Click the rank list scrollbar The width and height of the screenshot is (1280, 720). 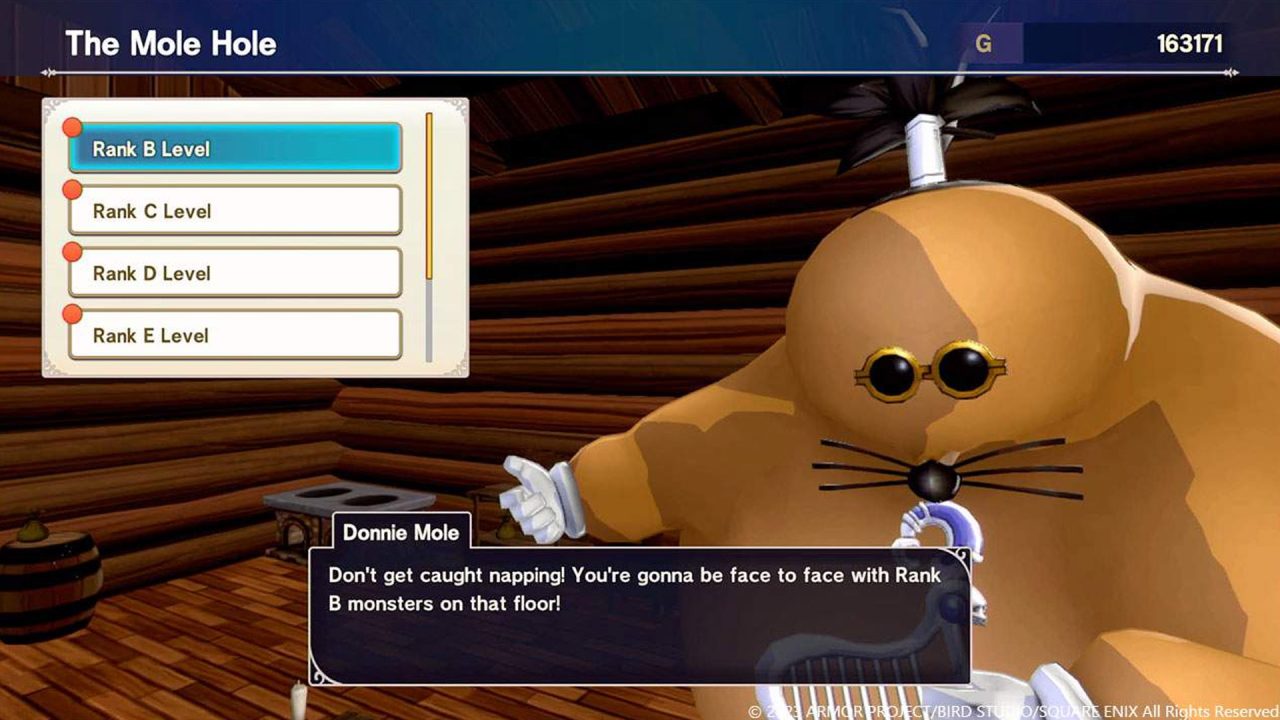[x=429, y=237]
